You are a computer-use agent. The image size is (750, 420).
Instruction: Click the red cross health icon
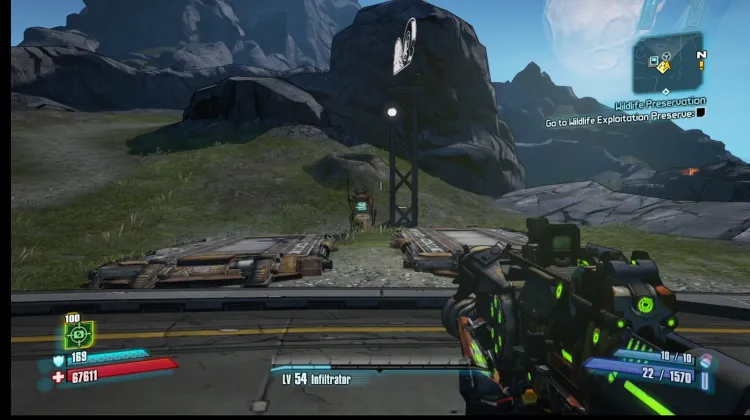(x=58, y=377)
